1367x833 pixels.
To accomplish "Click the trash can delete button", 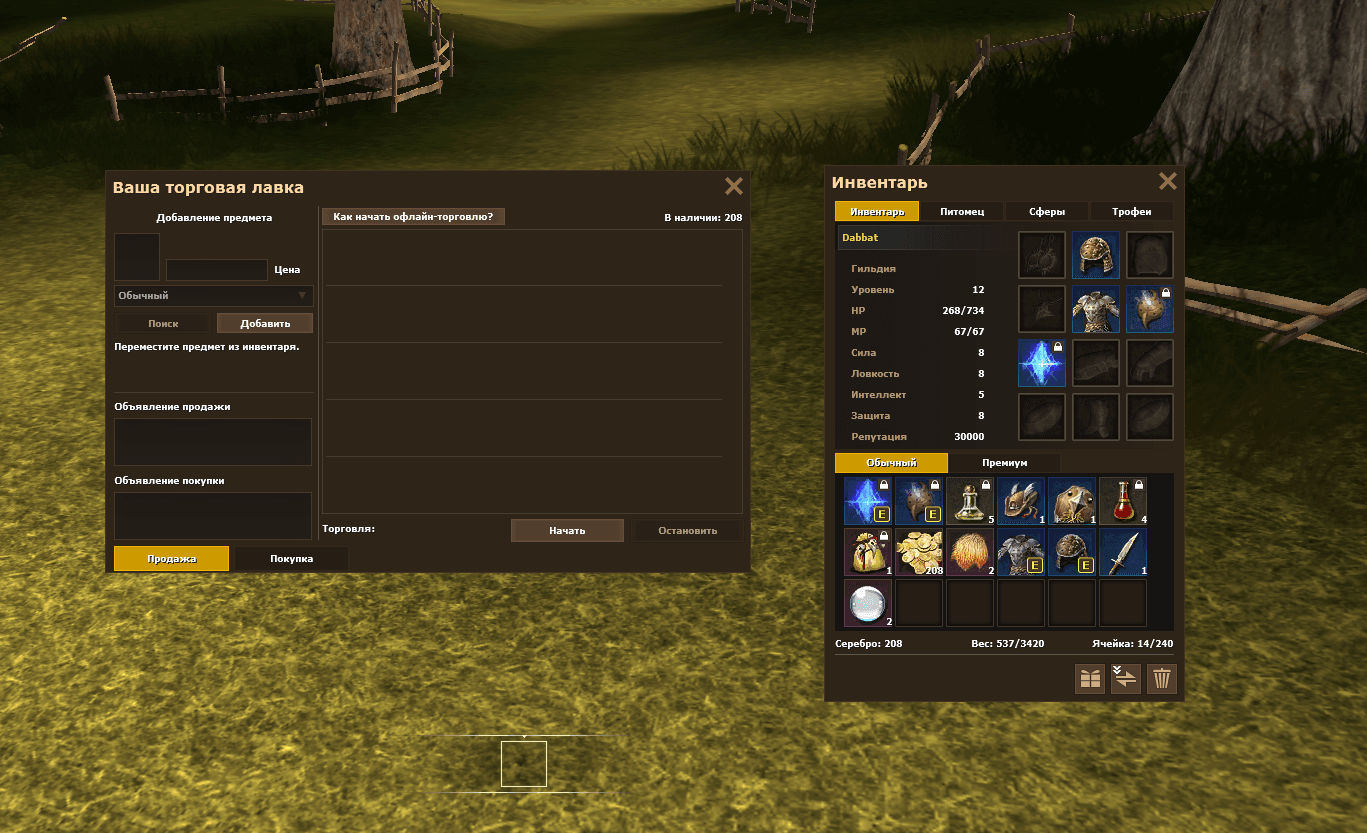I will [x=1161, y=679].
